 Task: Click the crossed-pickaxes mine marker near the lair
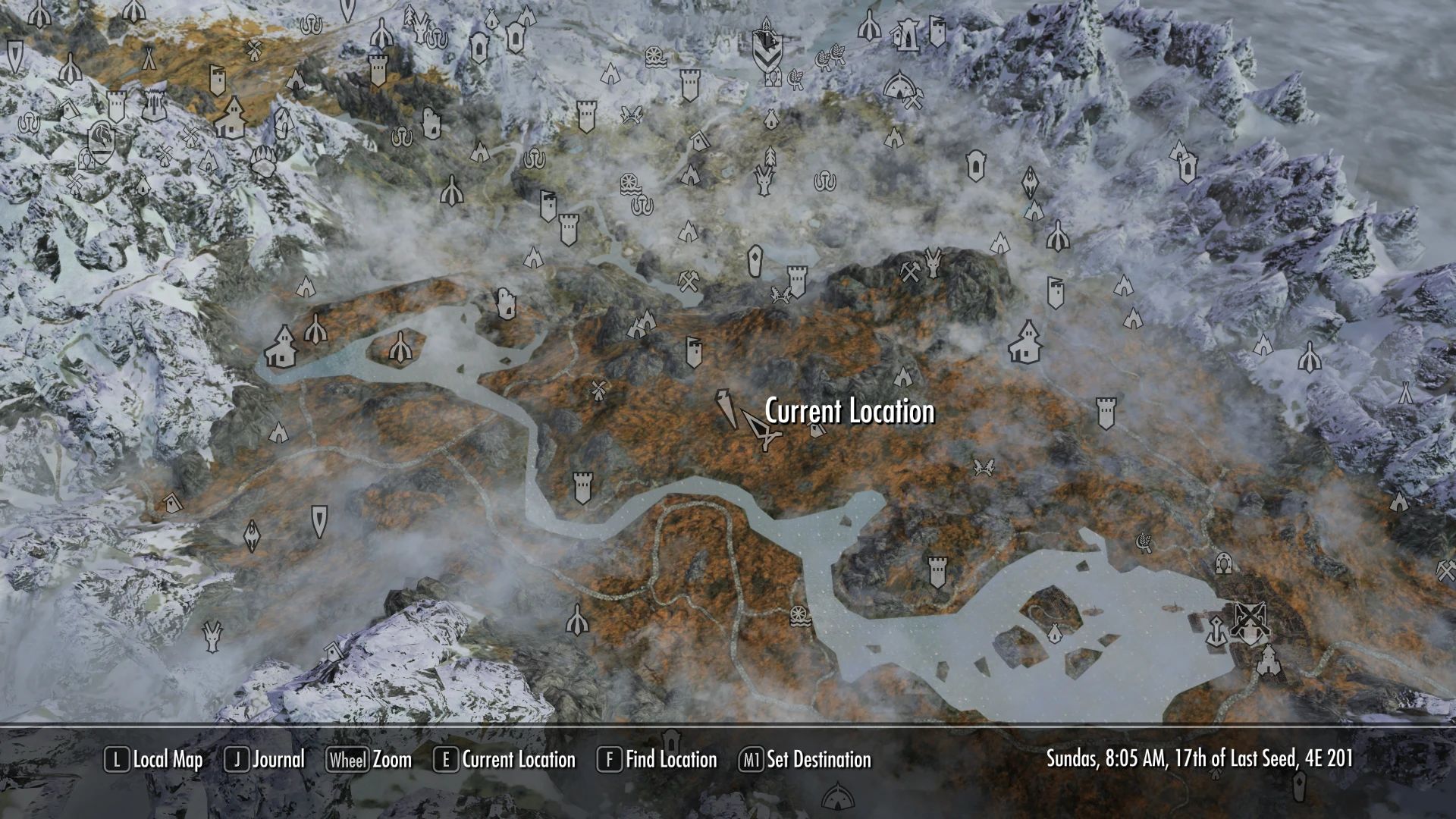pyautogui.click(x=909, y=273)
